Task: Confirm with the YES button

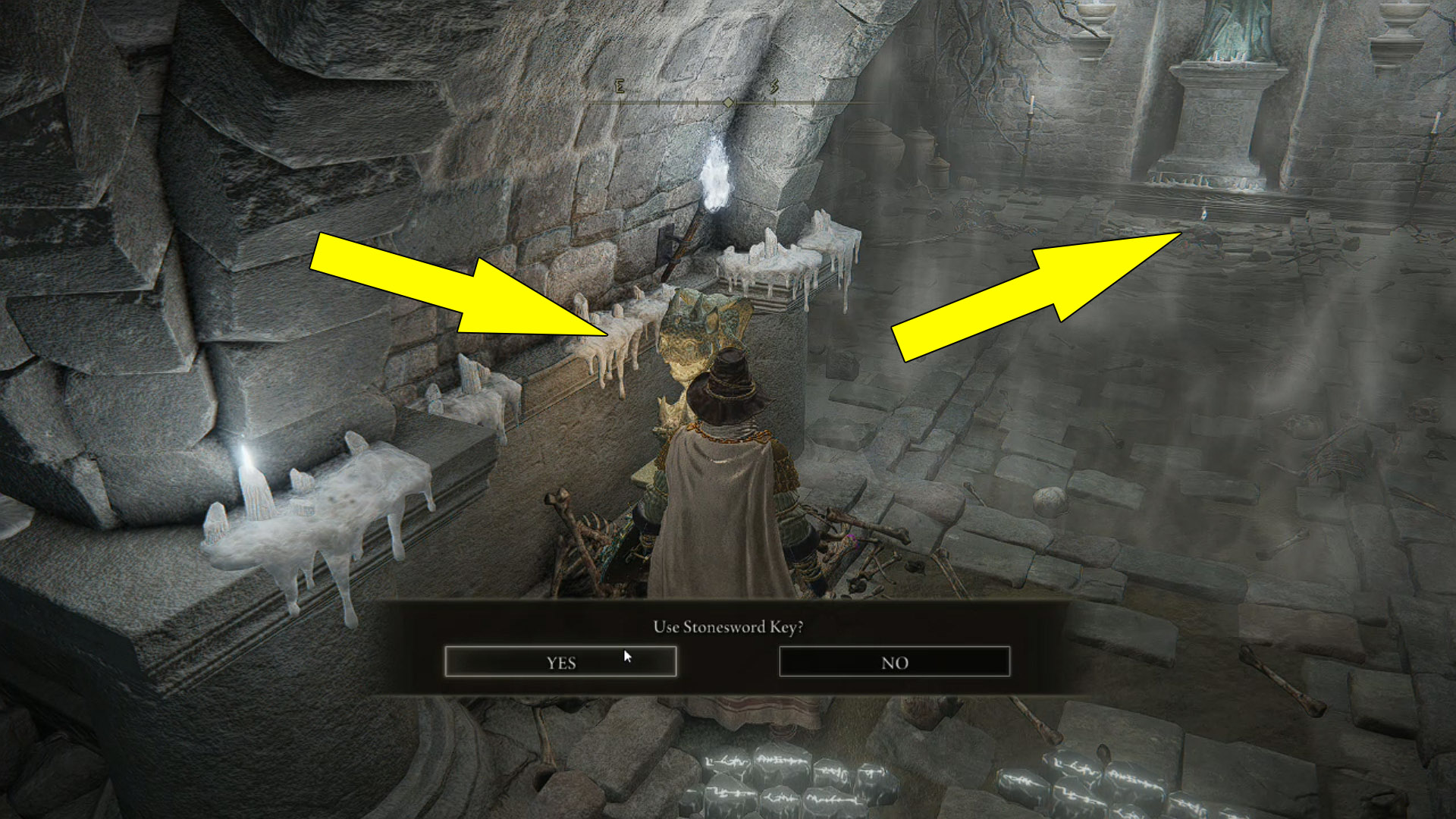Action: (561, 662)
